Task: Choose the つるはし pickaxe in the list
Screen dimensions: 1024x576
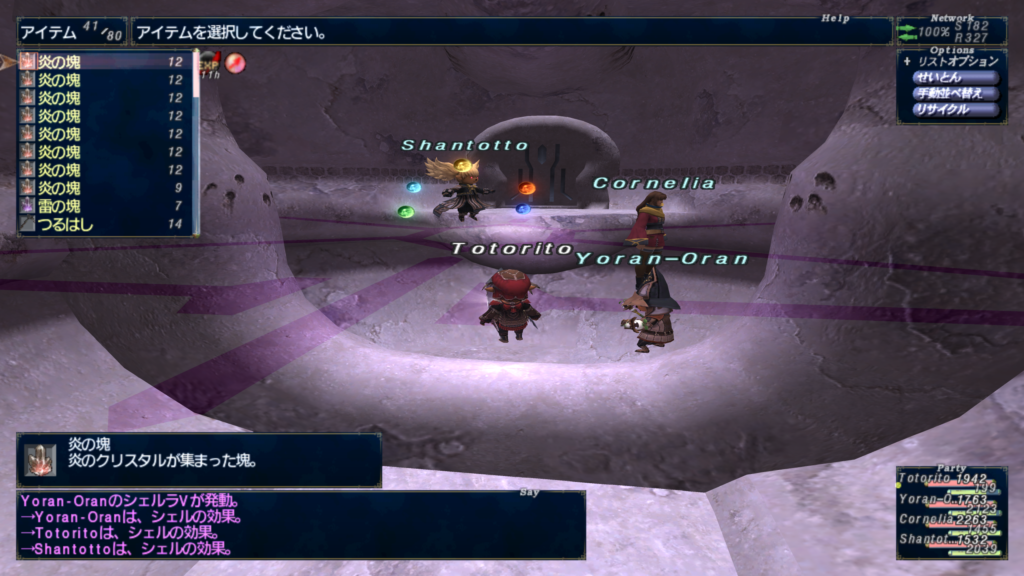Action: click(x=100, y=225)
